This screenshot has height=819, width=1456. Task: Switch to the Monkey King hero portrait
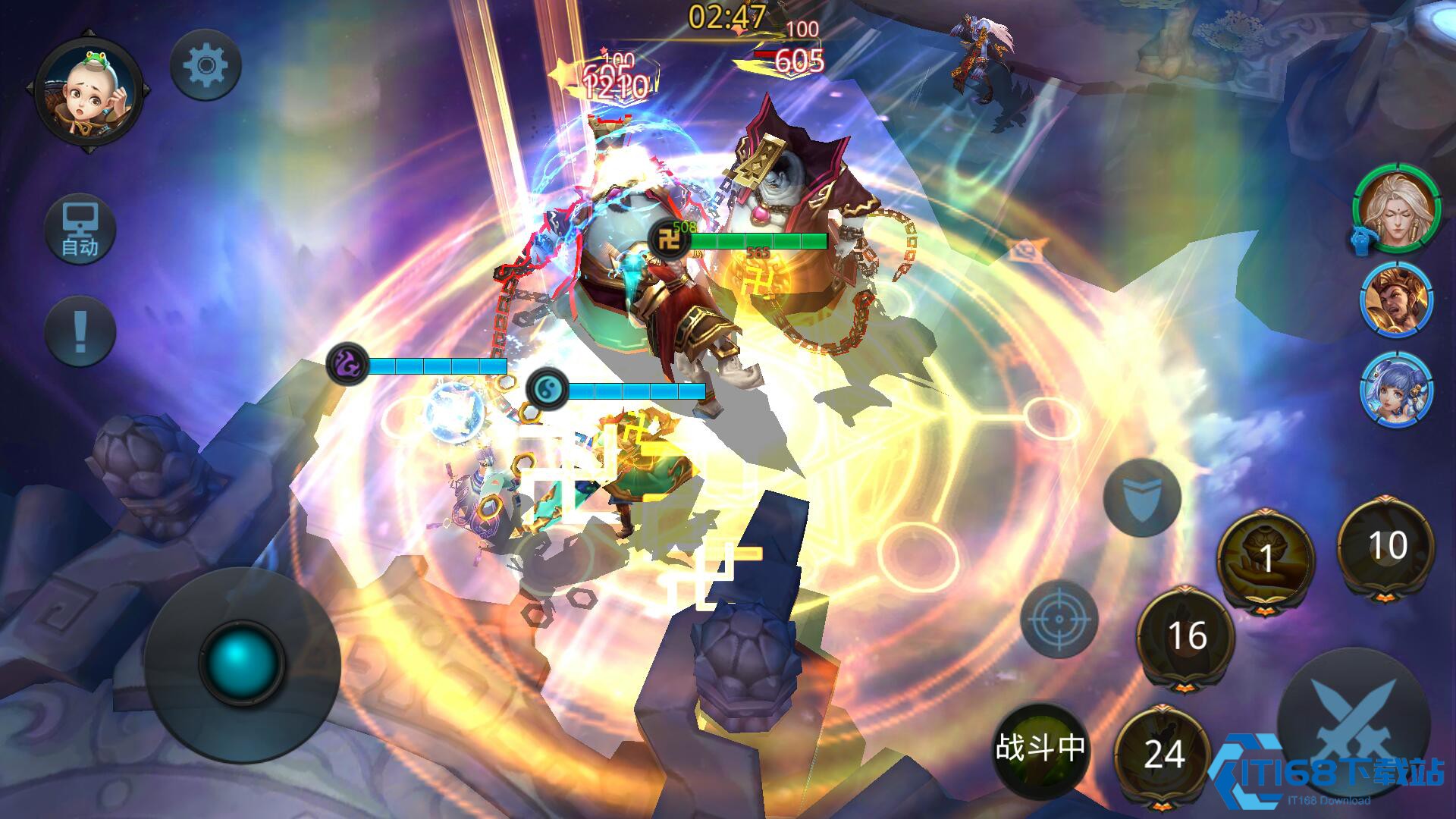click(1397, 300)
